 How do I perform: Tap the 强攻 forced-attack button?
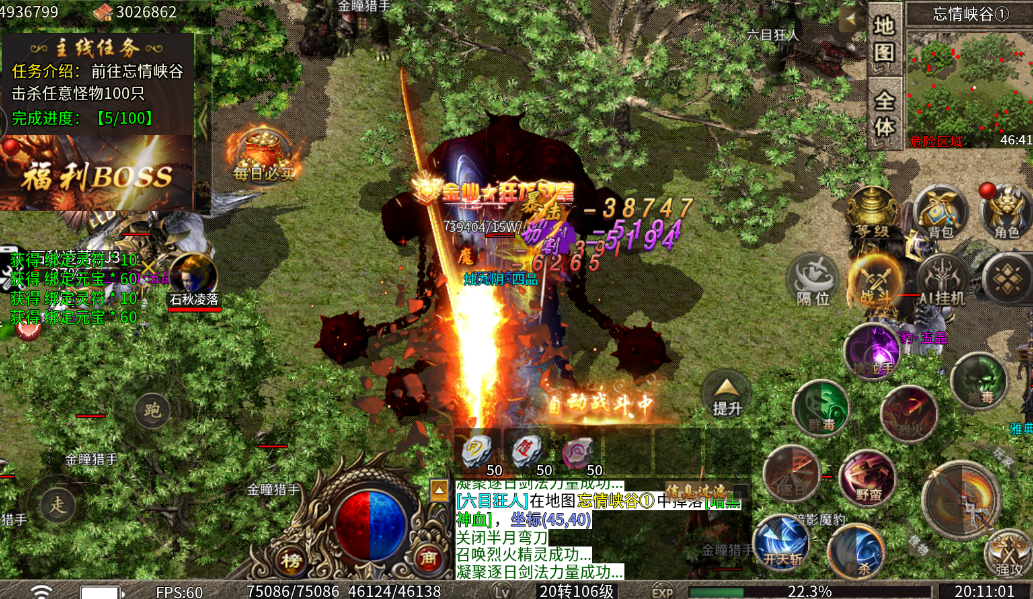1006,553
